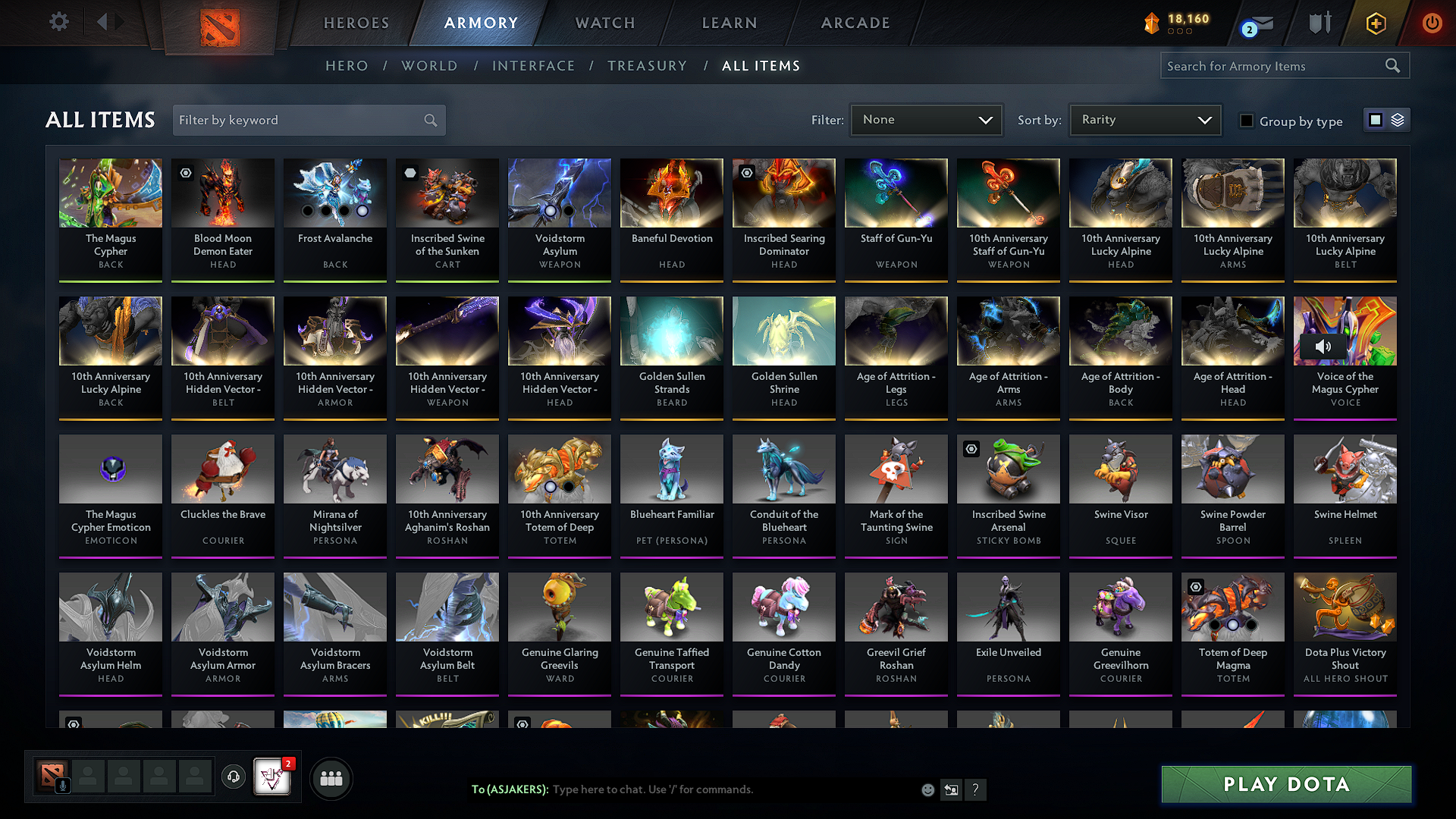Select The Magus Cypher item
This screenshot has width=1456, height=819.
click(111, 216)
